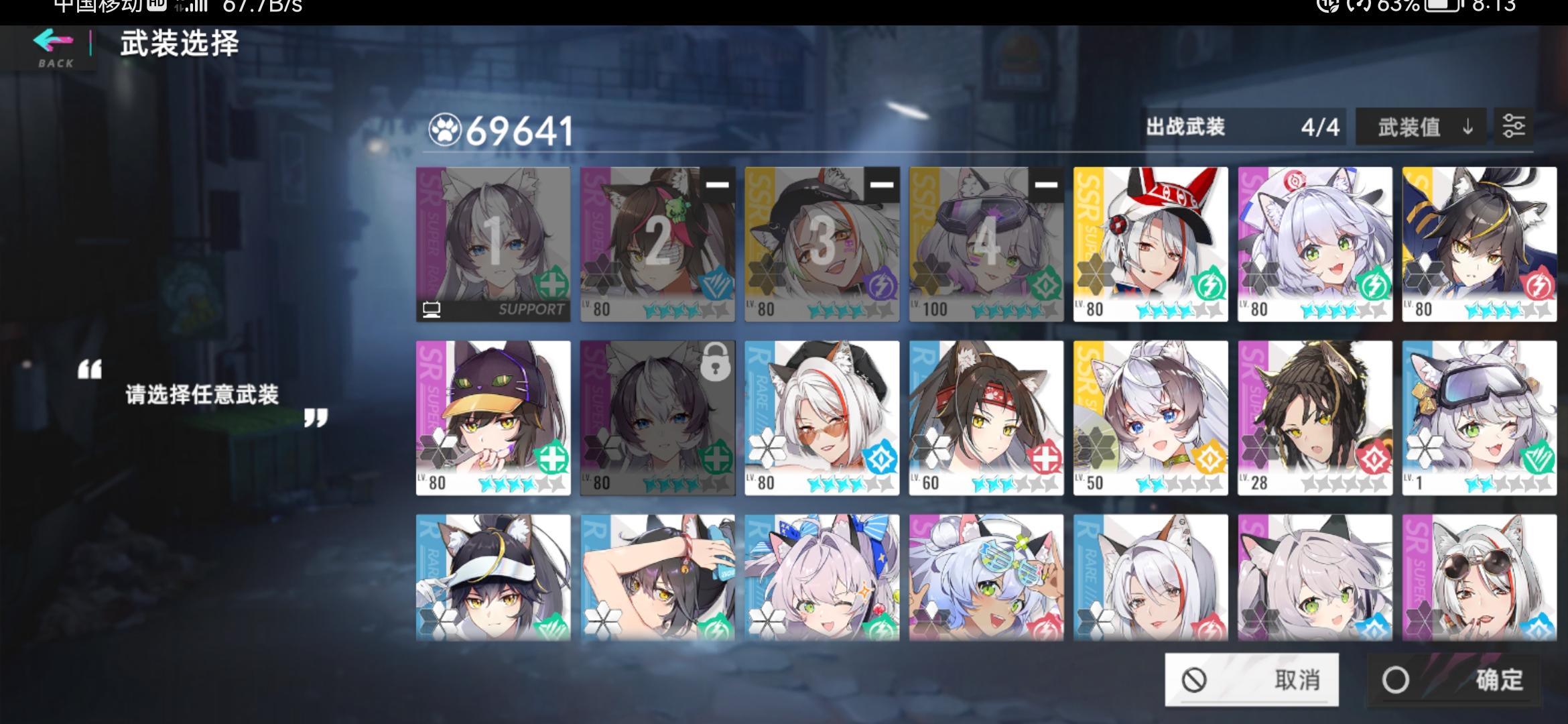The width and height of the screenshot is (1568, 724).
Task: Toggle the sort direction arrow next to 武装值
Action: point(1466,127)
